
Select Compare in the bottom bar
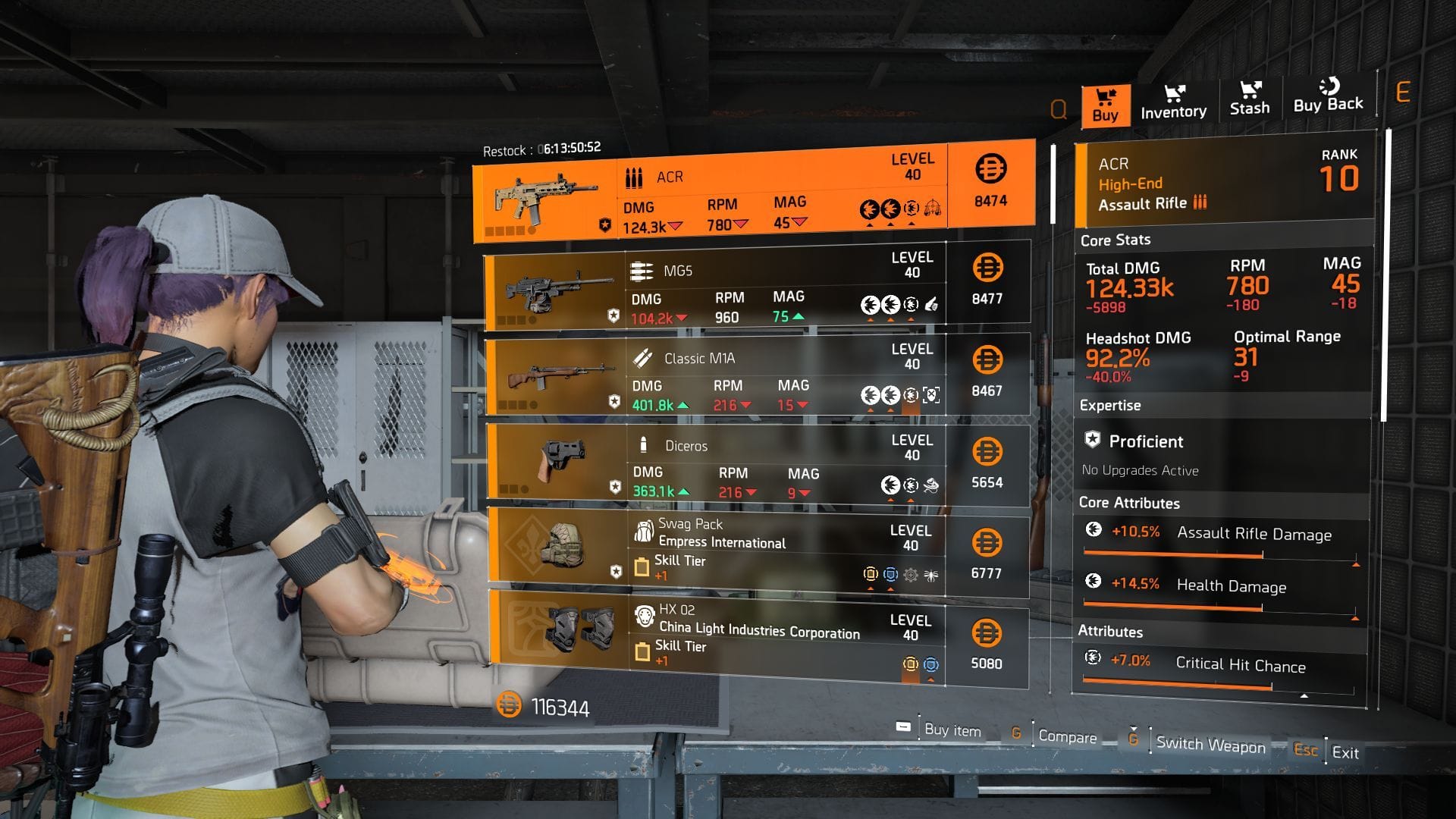pos(1069,737)
